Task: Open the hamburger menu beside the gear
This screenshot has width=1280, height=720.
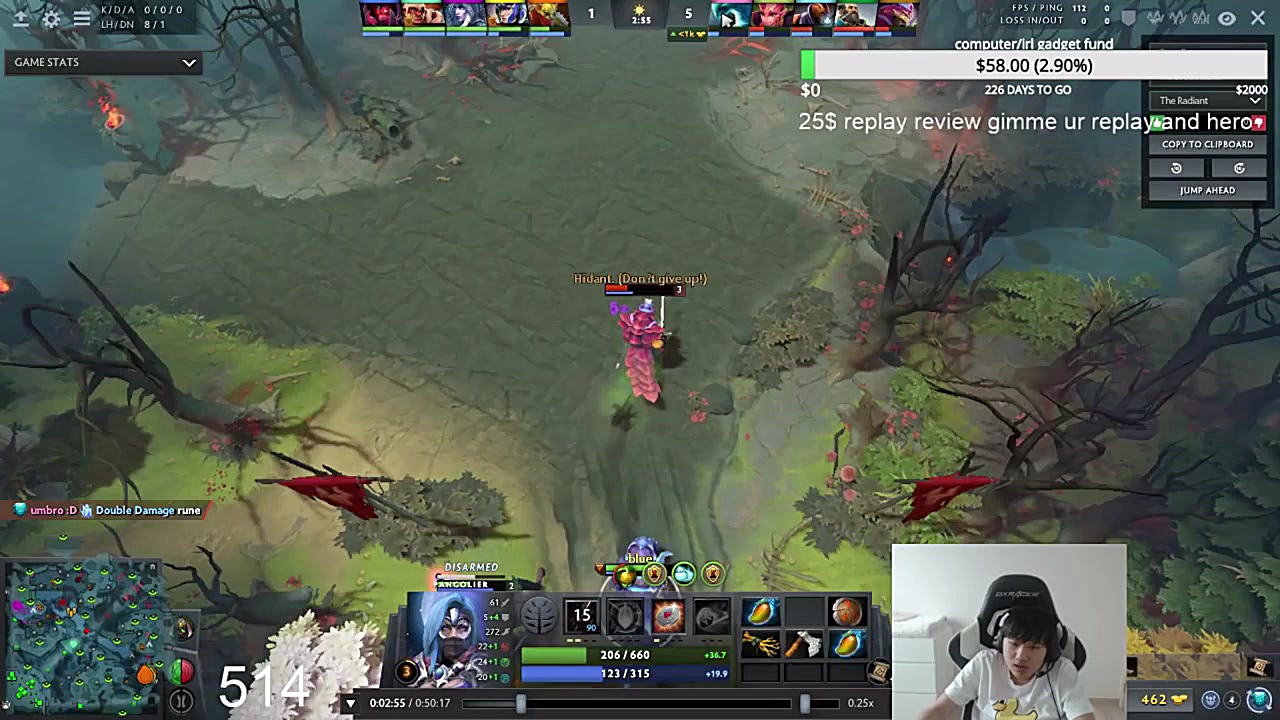Action: pos(82,18)
